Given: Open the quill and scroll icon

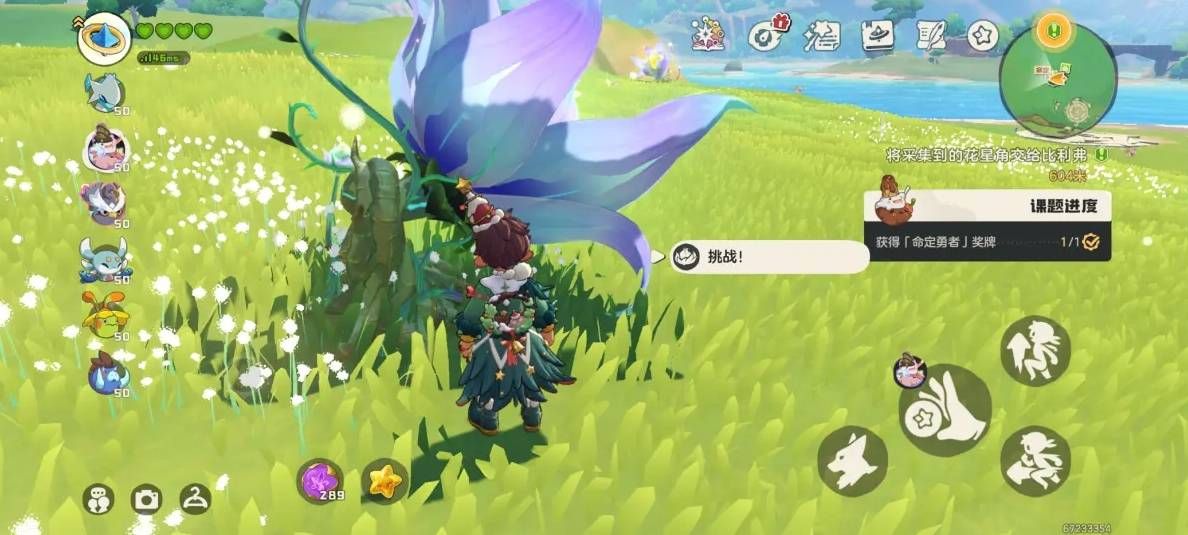Looking at the screenshot, I should coord(930,36).
